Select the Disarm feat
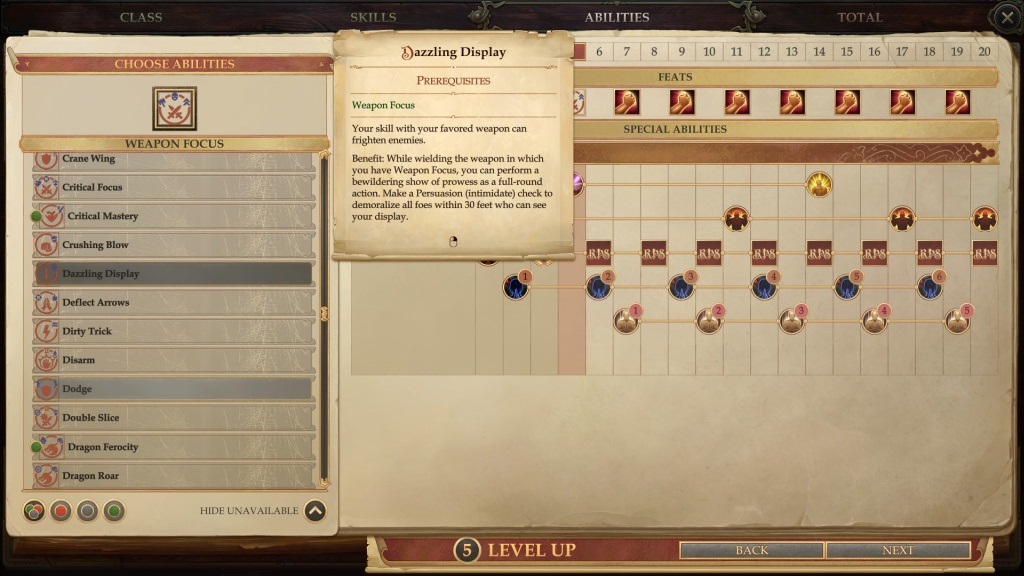Viewport: 1024px width, 576px height. pyautogui.click(x=175, y=360)
